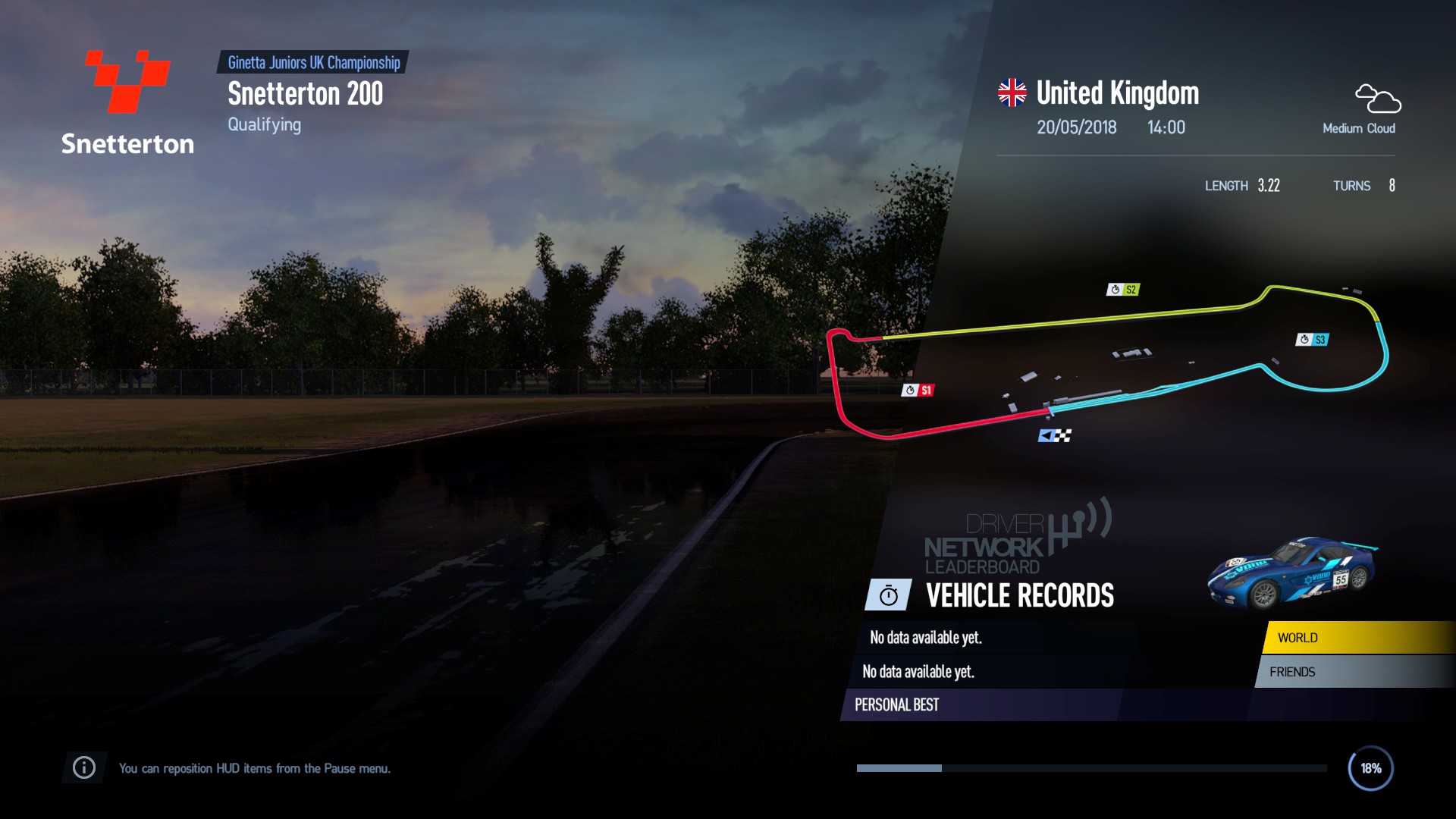Pick the S3 sector marker on track map

coord(1312,340)
